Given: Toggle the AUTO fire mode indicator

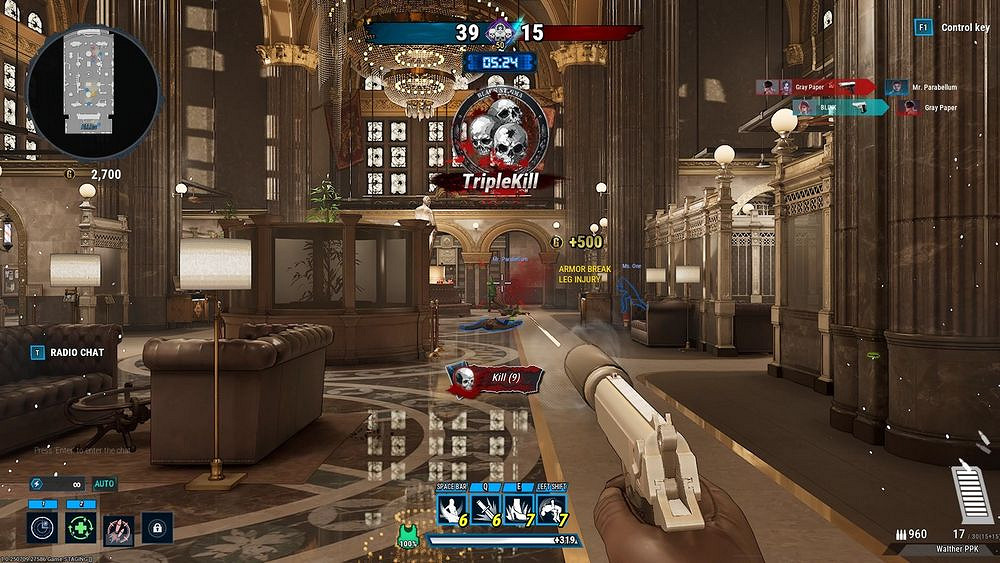Looking at the screenshot, I should (x=105, y=484).
